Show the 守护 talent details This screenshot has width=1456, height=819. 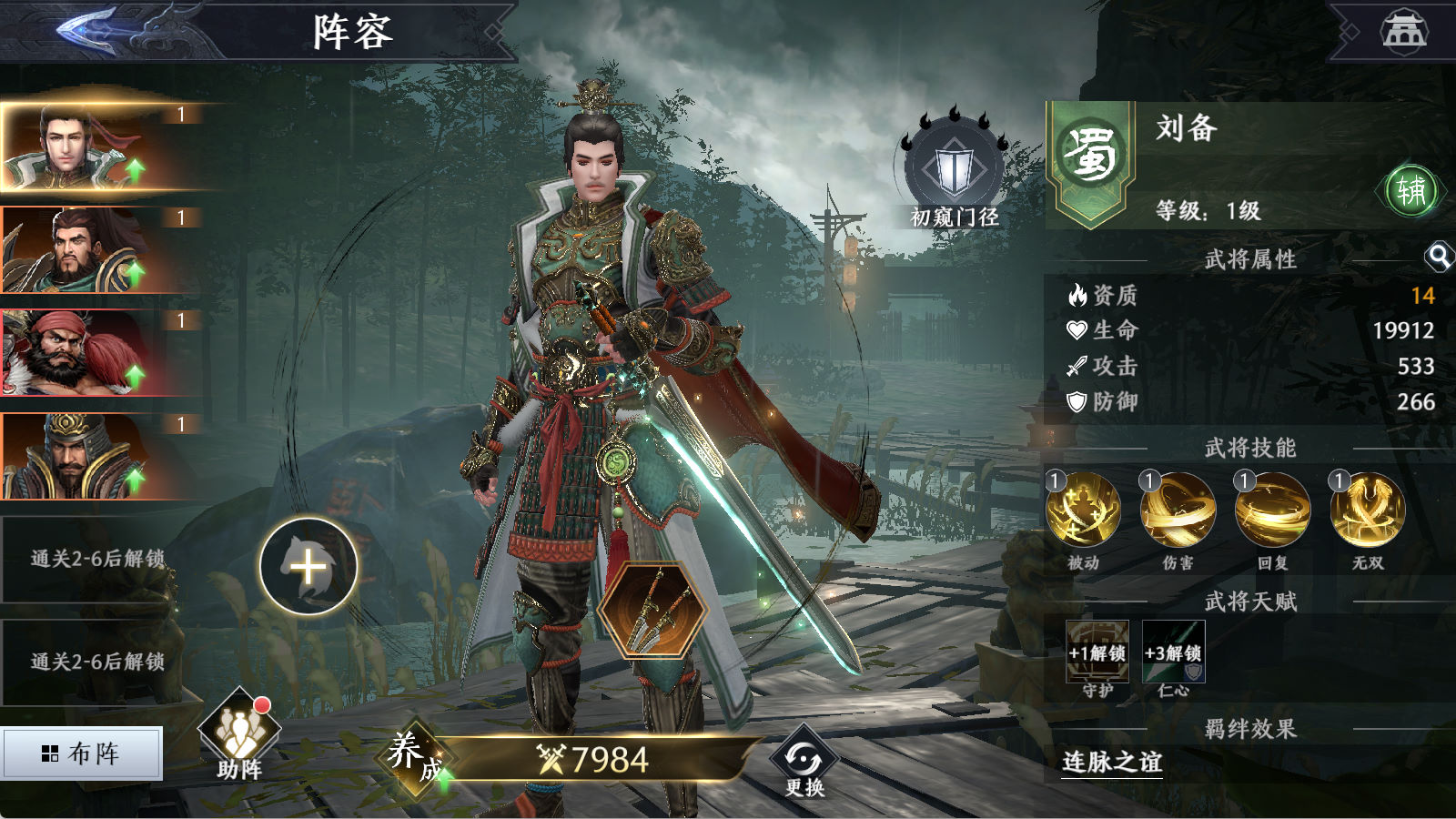click(x=1097, y=652)
